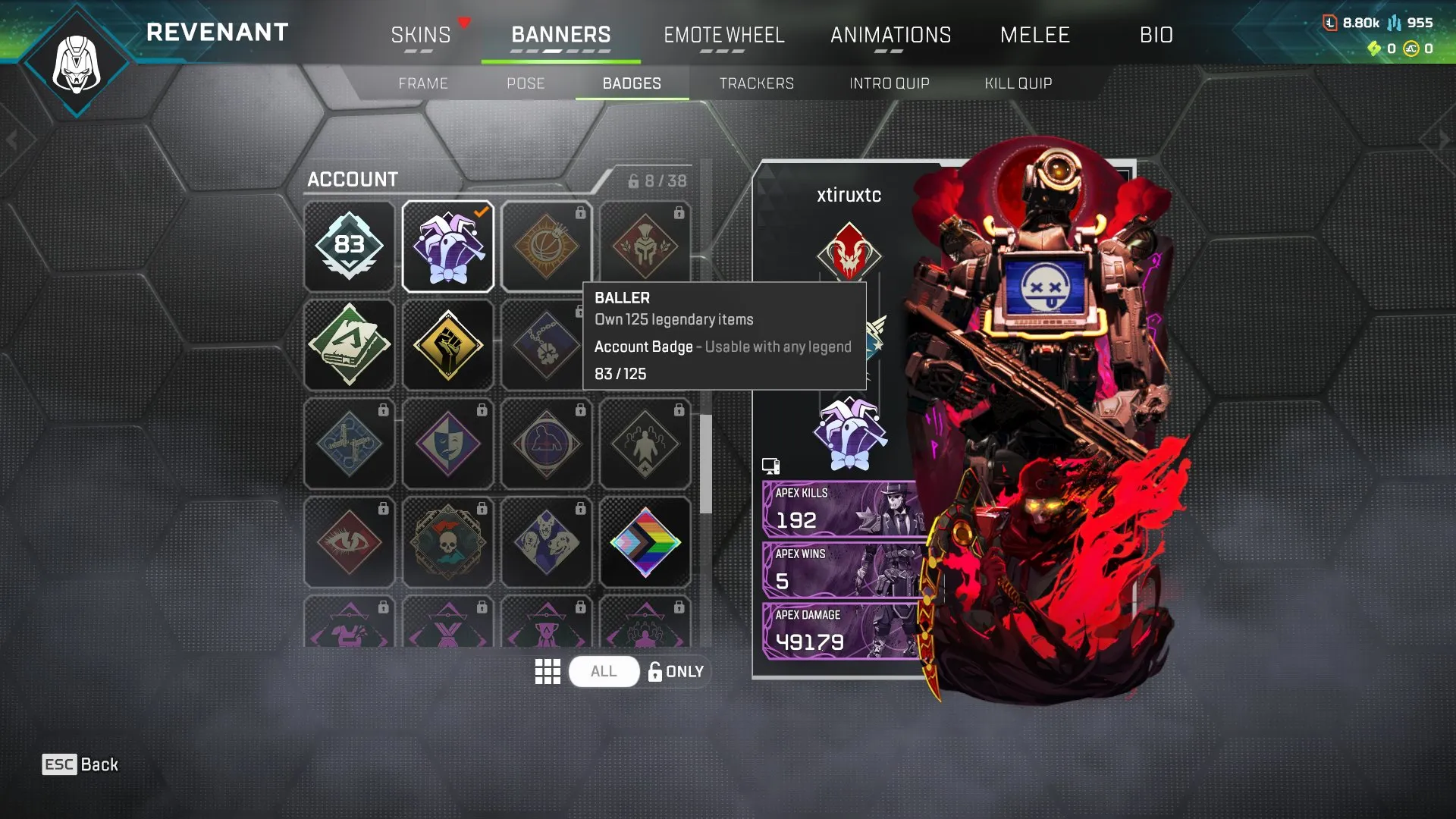Select the jester Flawless Victory badge
The width and height of the screenshot is (1456, 819).
tap(447, 244)
